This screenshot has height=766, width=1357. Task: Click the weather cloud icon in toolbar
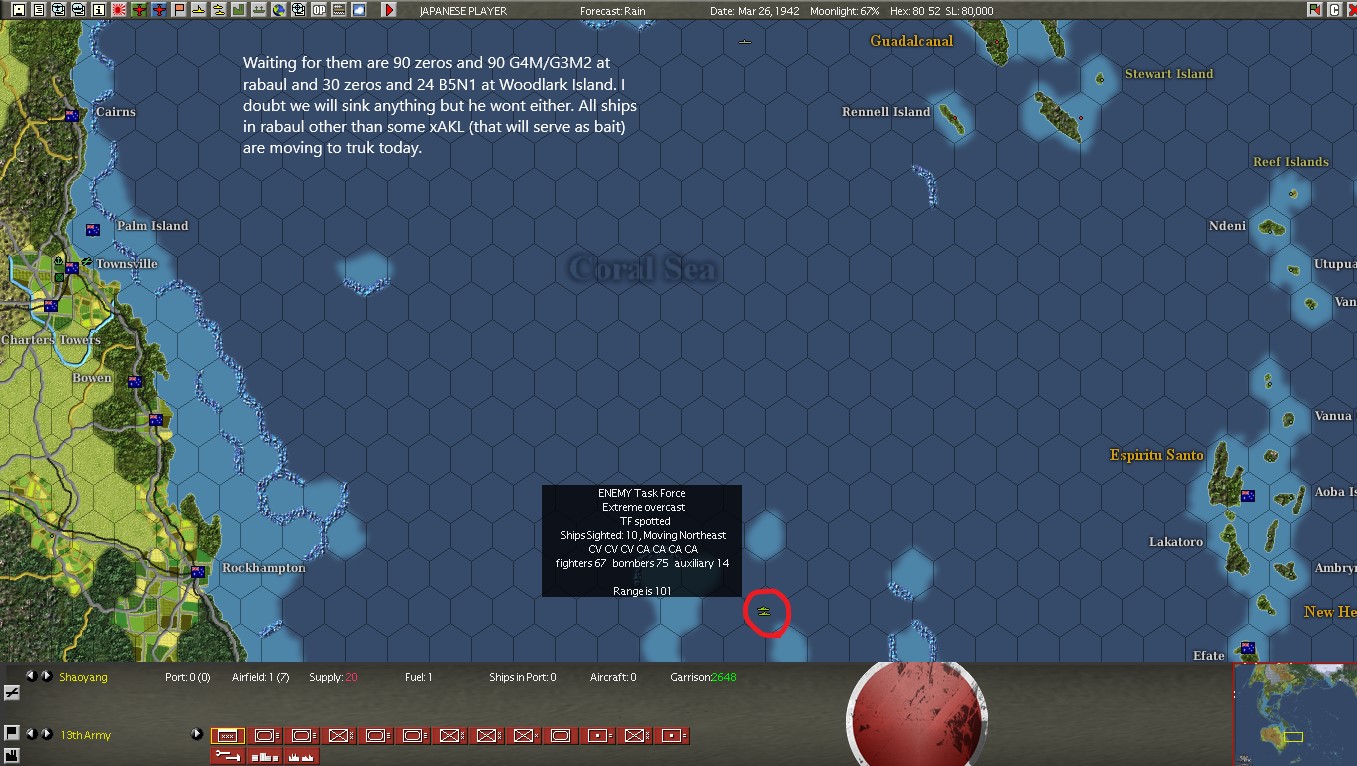pos(359,10)
